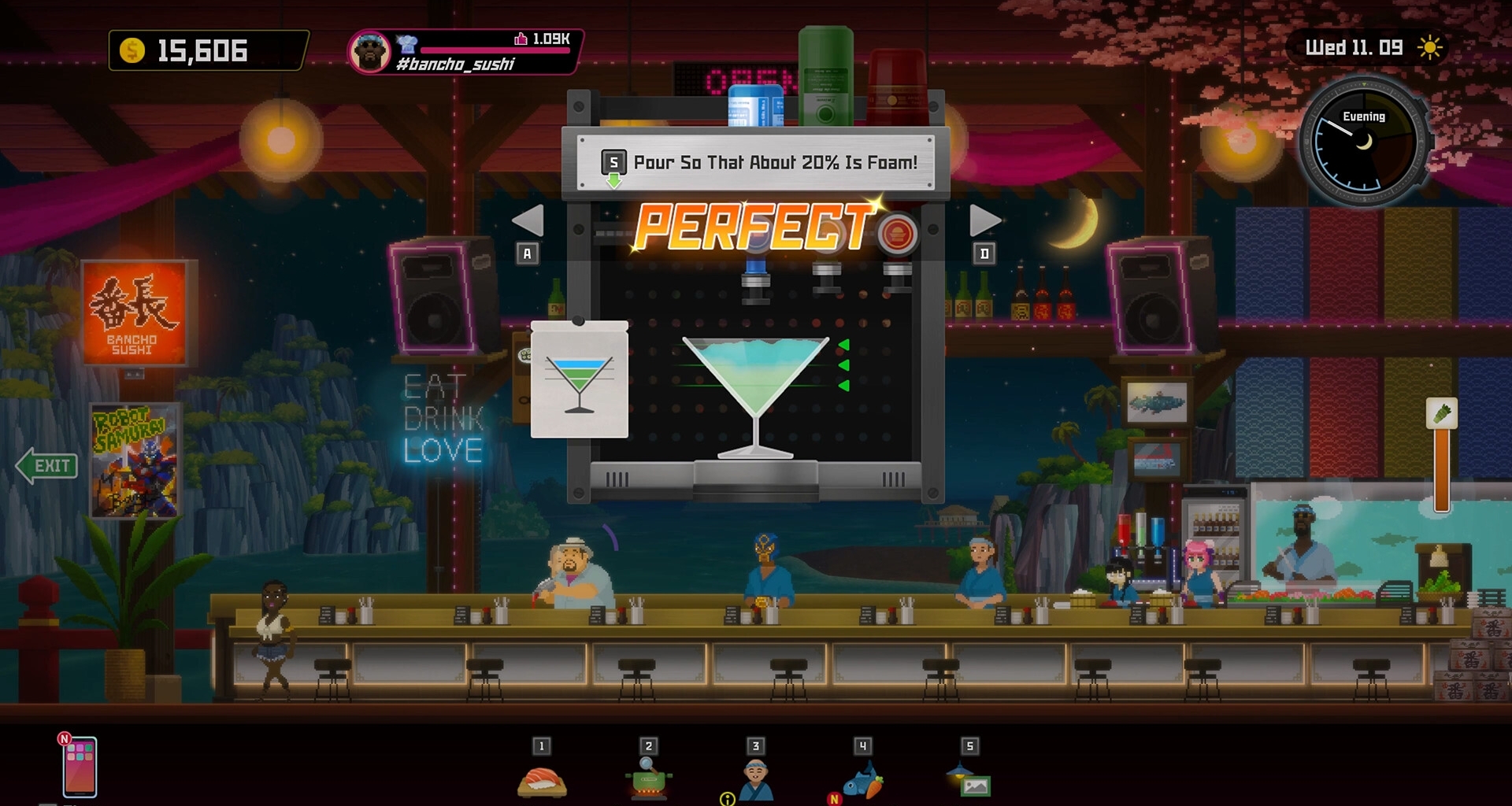The height and width of the screenshot is (806, 1512).
Task: Click the green EXIT arrow sign
Action: (x=47, y=466)
